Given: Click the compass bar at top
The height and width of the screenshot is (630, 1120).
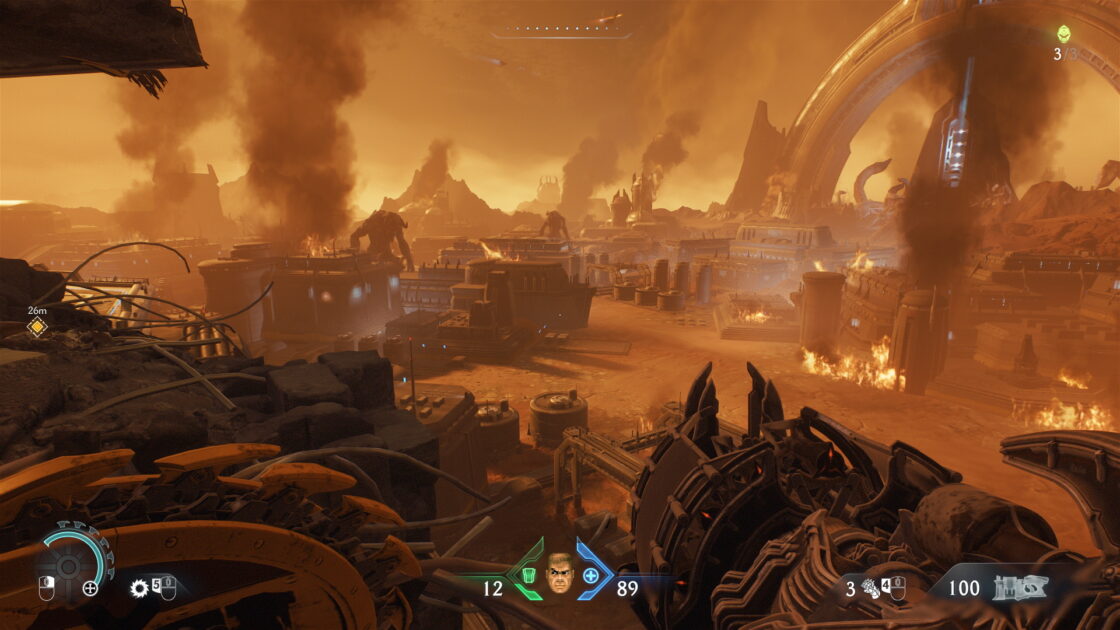Looking at the screenshot, I should [x=560, y=33].
